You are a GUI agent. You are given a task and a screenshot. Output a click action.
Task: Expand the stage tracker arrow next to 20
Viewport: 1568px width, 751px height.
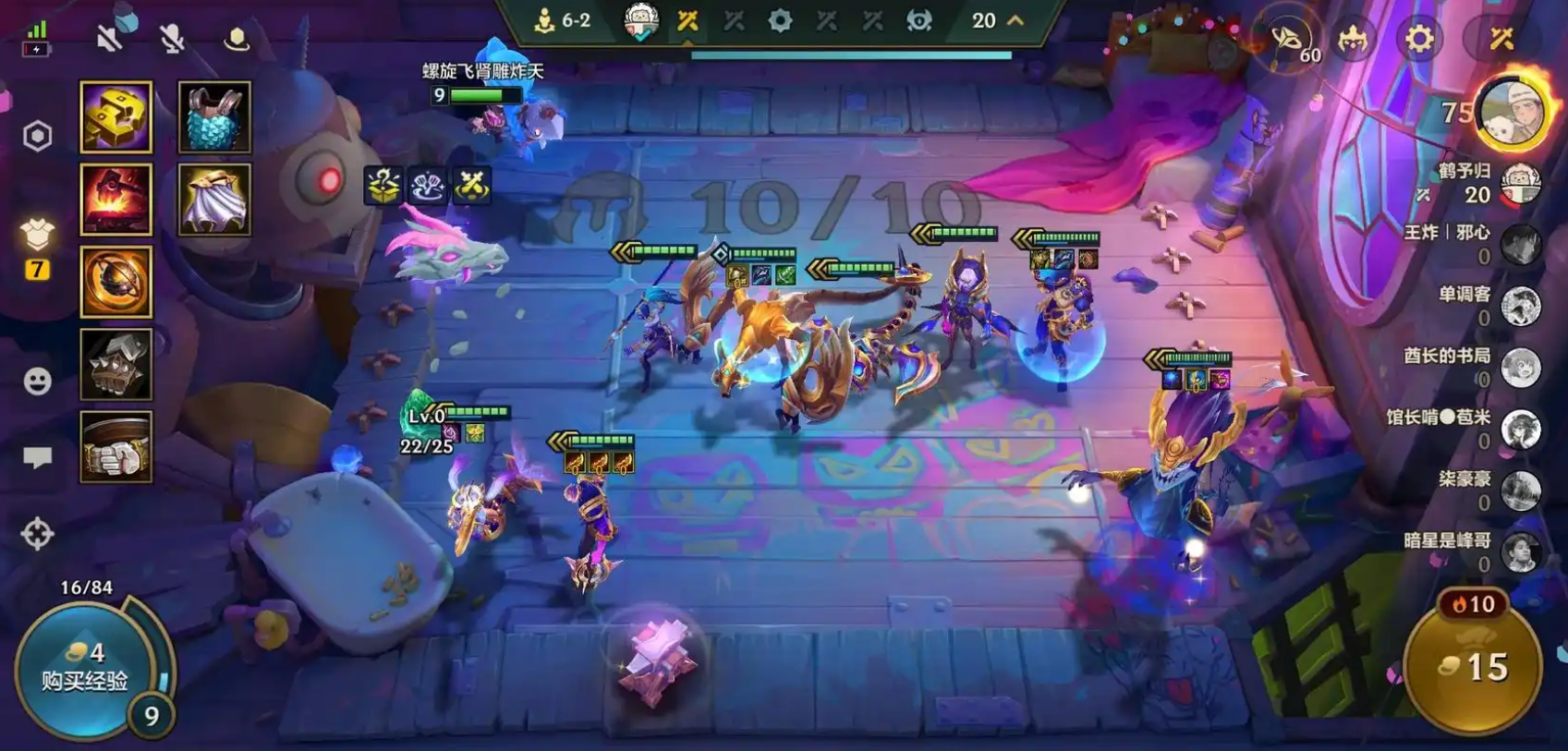(x=1015, y=20)
